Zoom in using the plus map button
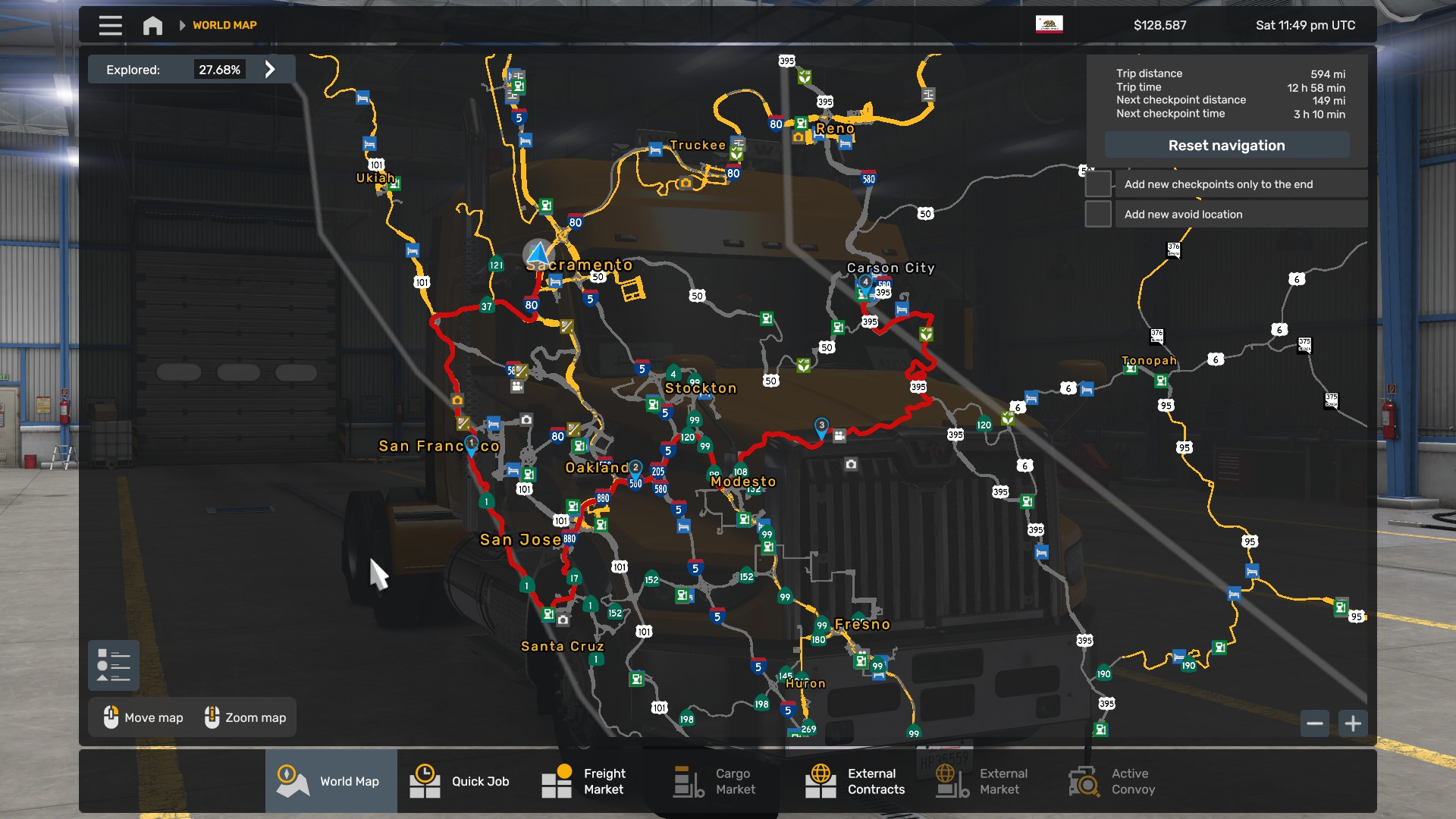The height and width of the screenshot is (819, 1456). point(1353,723)
